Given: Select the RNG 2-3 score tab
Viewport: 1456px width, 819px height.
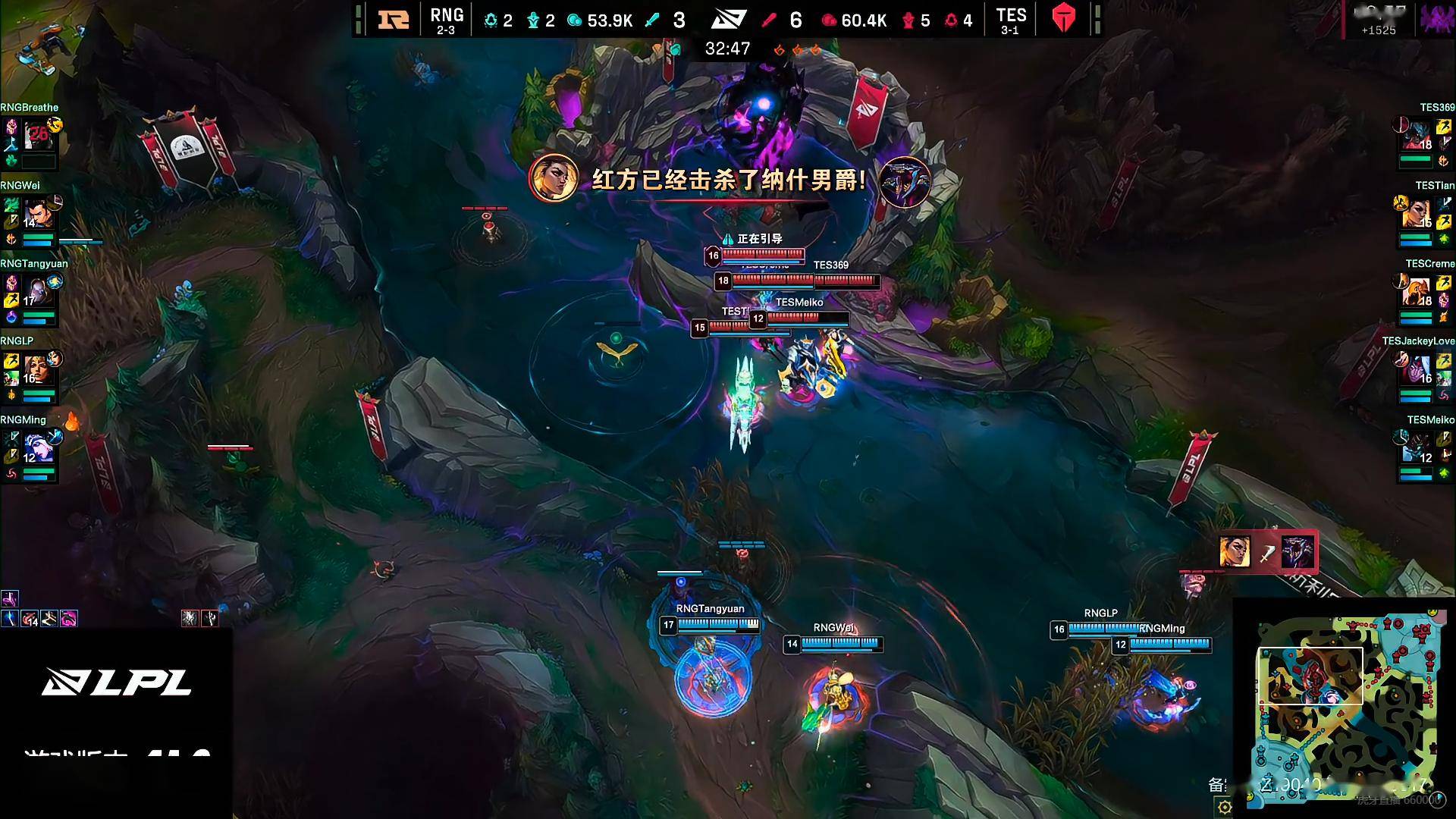Looking at the screenshot, I should tap(447, 20).
